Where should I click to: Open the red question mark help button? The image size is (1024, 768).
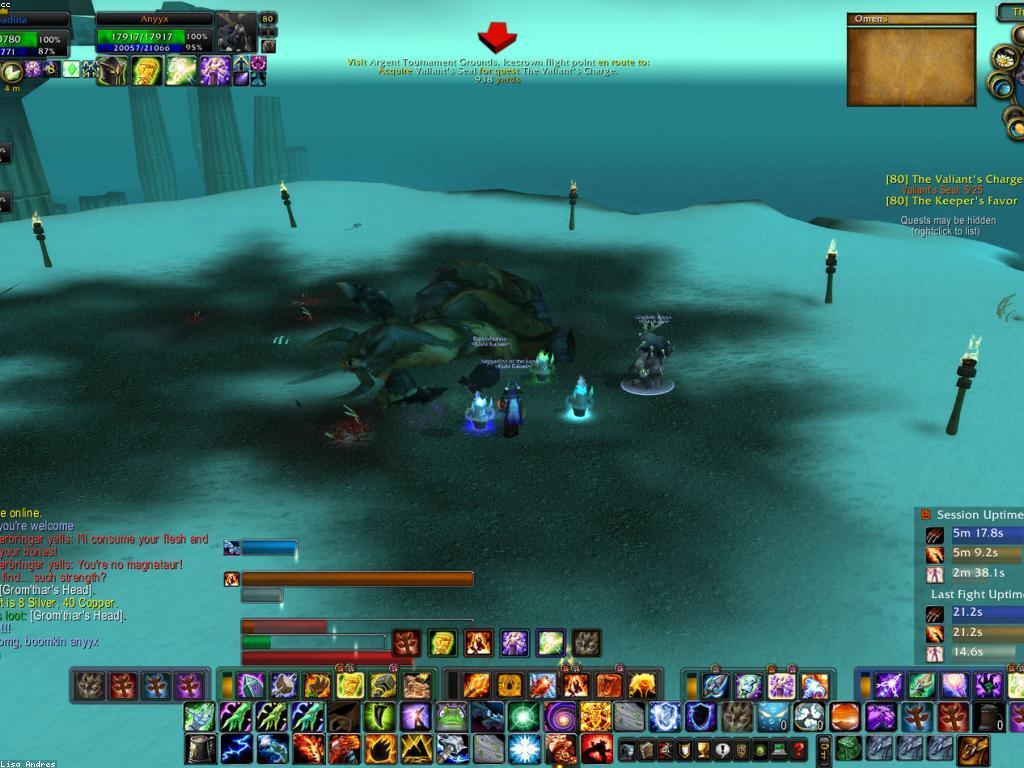[x=798, y=749]
